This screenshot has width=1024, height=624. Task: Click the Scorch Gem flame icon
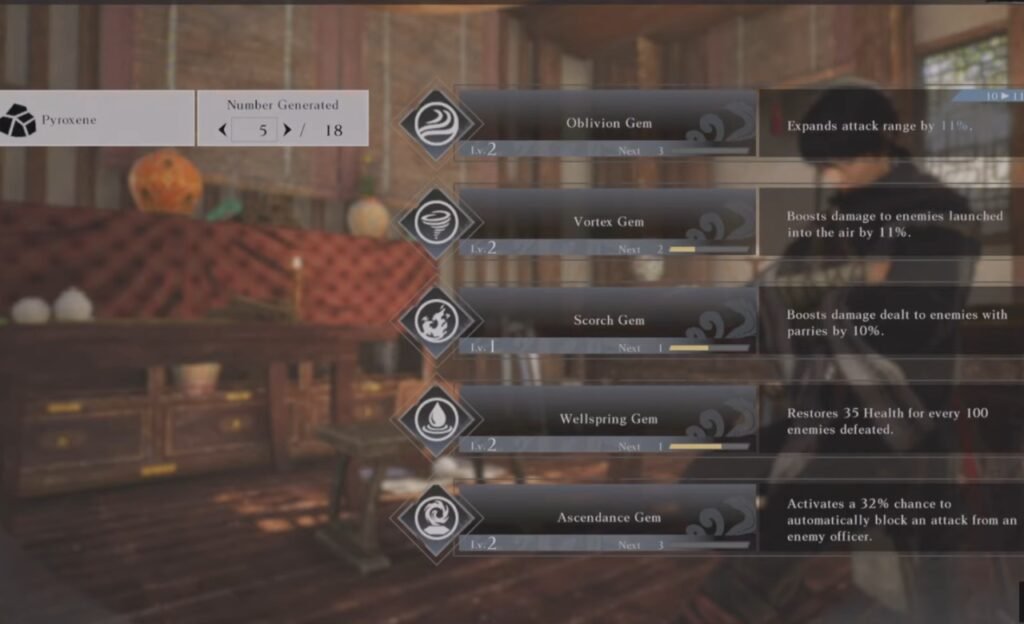[436, 322]
